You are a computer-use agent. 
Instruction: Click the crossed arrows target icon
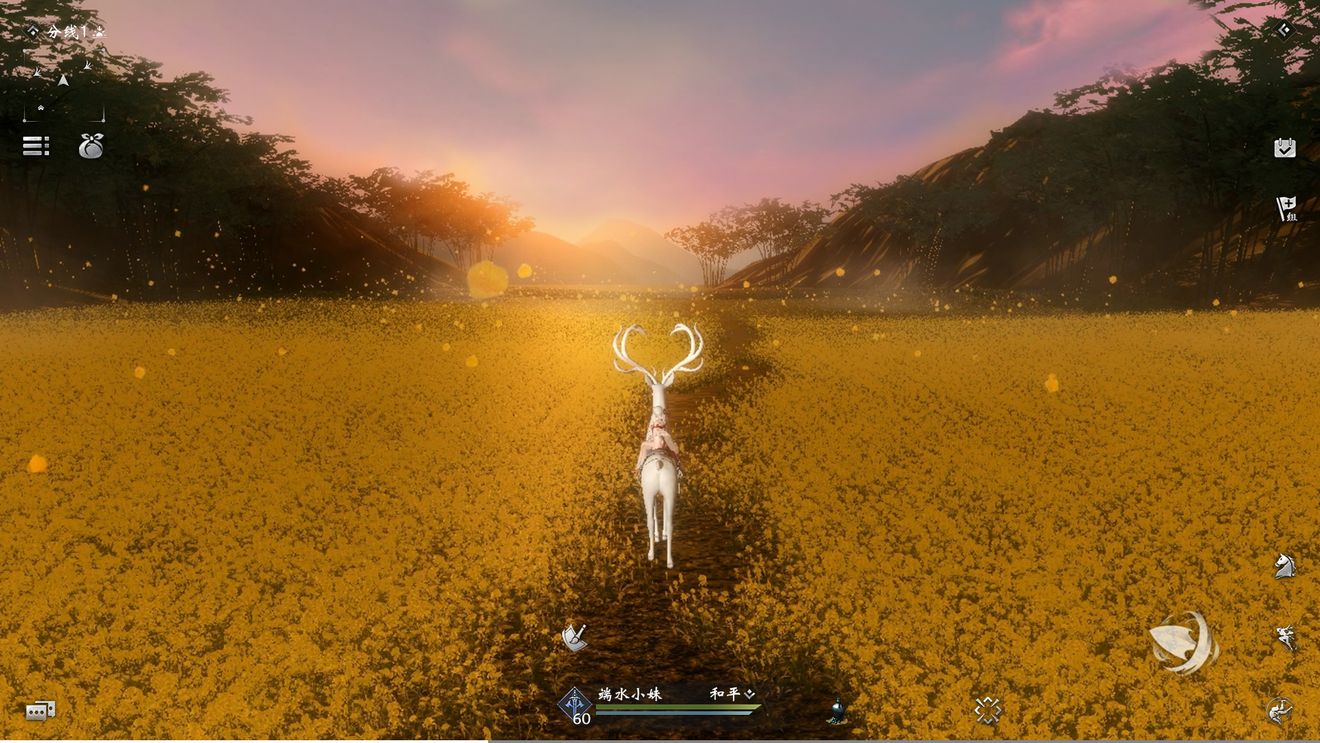coord(988,710)
